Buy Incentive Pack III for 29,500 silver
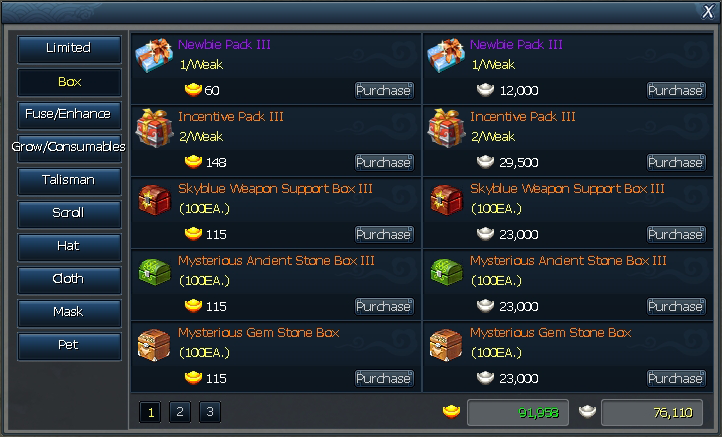This screenshot has height=437, width=722. coord(676,162)
